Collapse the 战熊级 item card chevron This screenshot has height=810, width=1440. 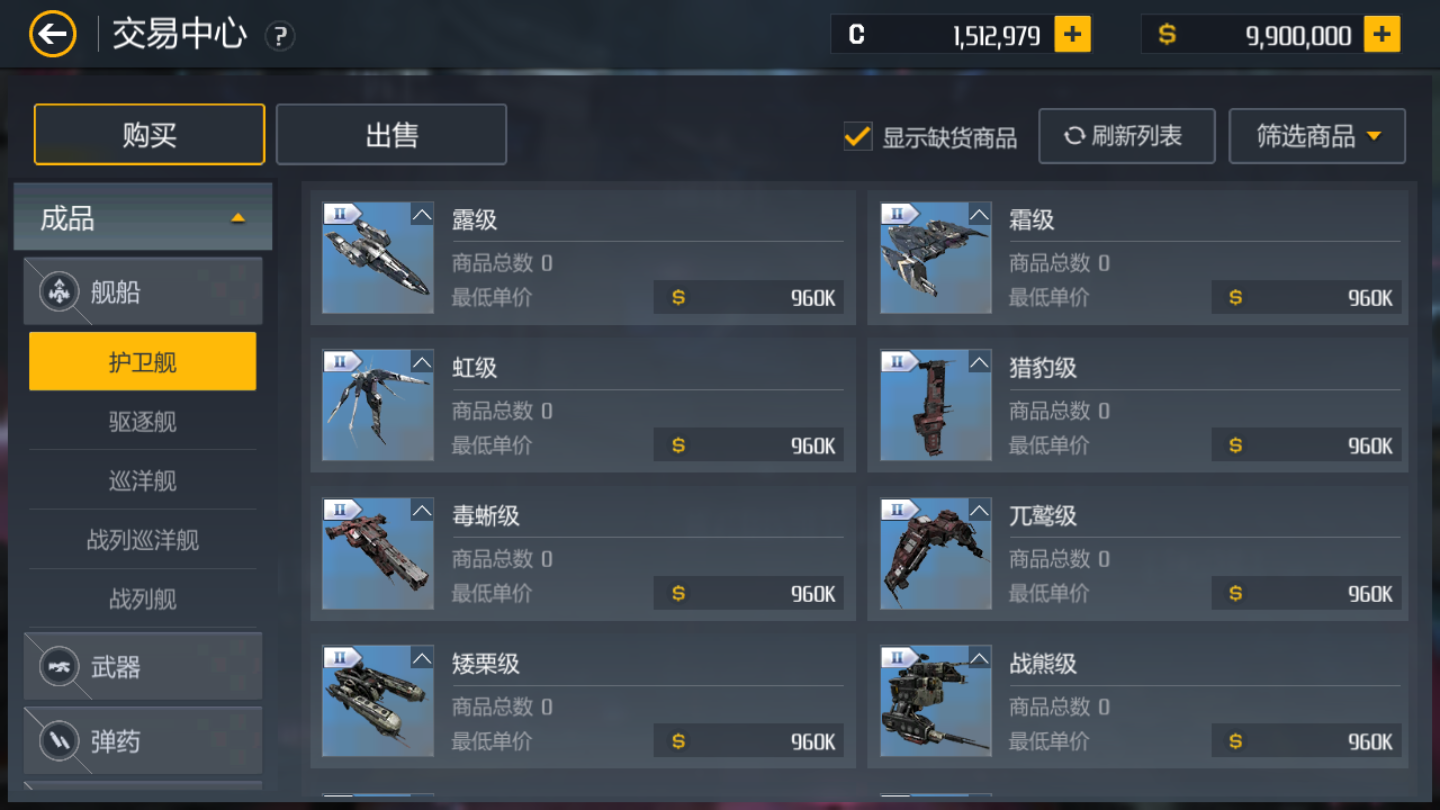click(978, 658)
